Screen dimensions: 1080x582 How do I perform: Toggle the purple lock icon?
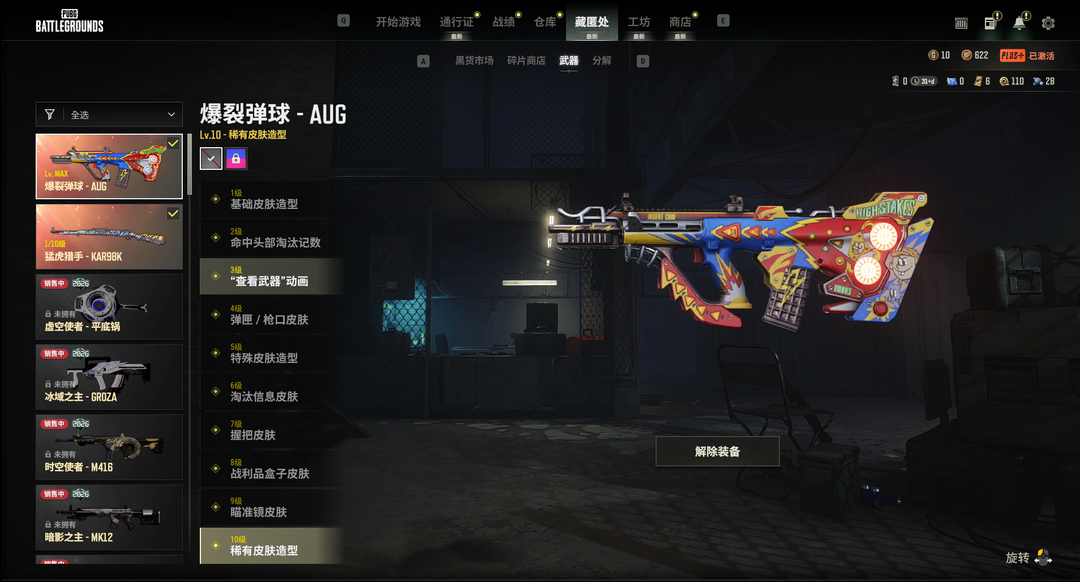[x=236, y=158]
